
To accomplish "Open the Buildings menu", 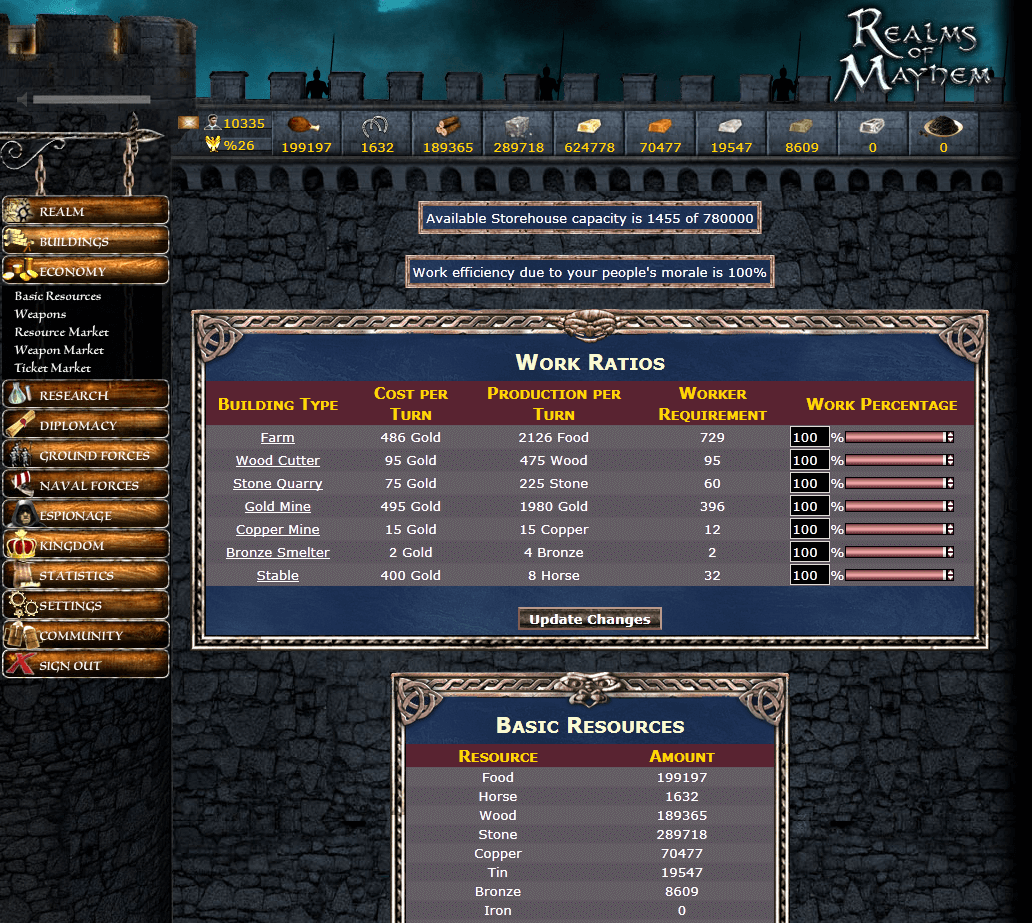I will click(x=85, y=241).
